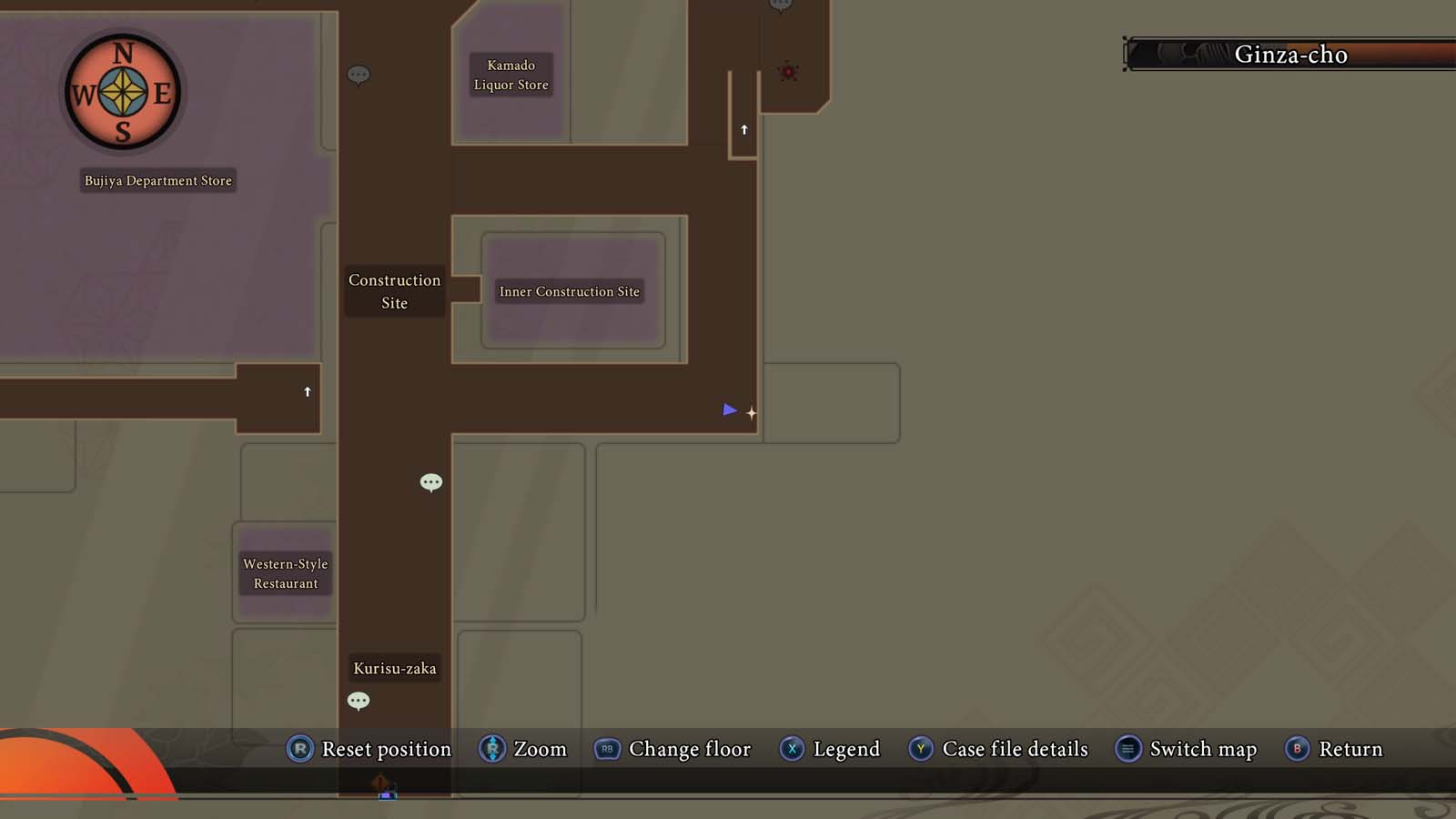Viewport: 1456px width, 819px height.
Task: Select the blue player position arrow
Action: [x=731, y=410]
